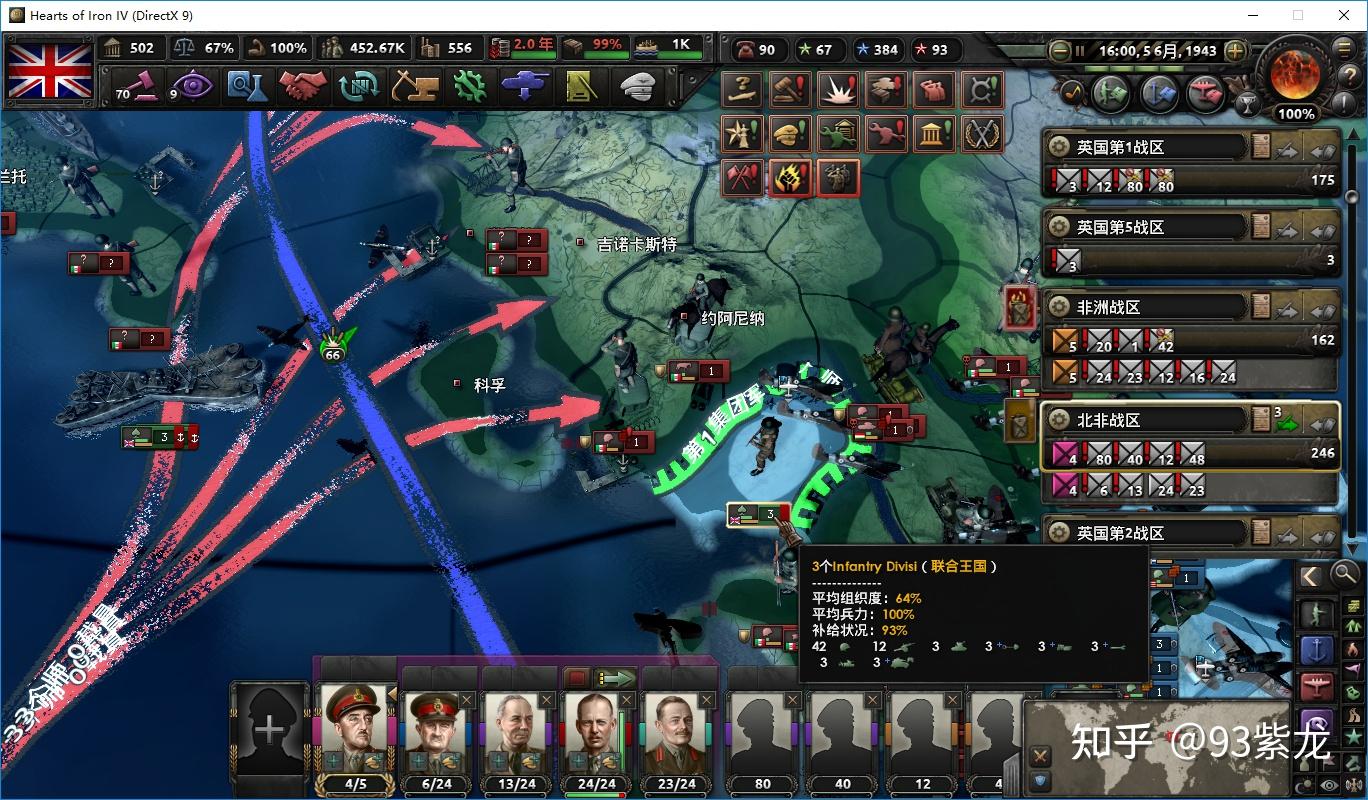This screenshot has width=1368, height=800.
Task: Open the world tension burning globe
Action: [1295, 72]
